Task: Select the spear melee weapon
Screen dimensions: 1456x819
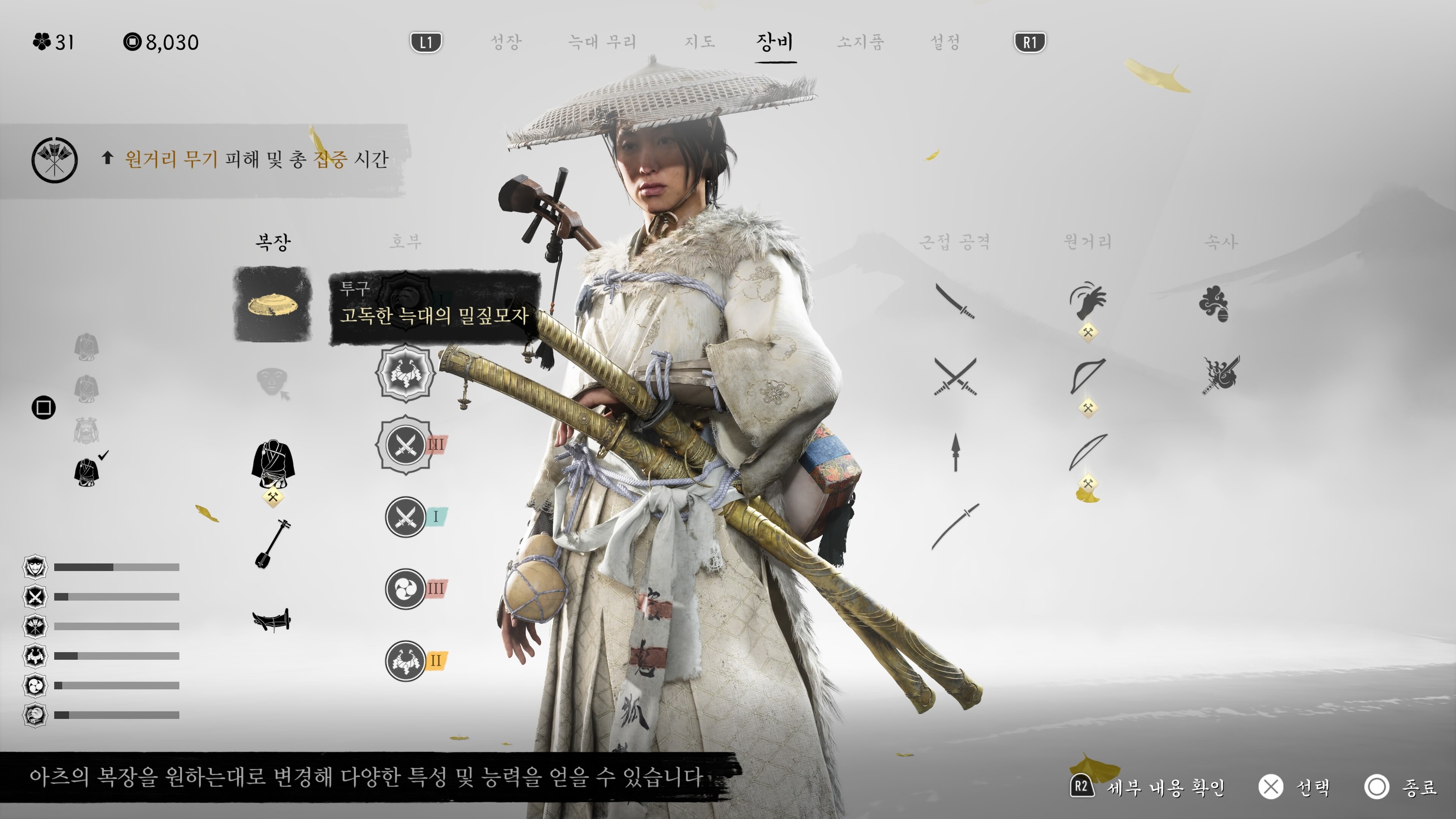Action: point(955,452)
